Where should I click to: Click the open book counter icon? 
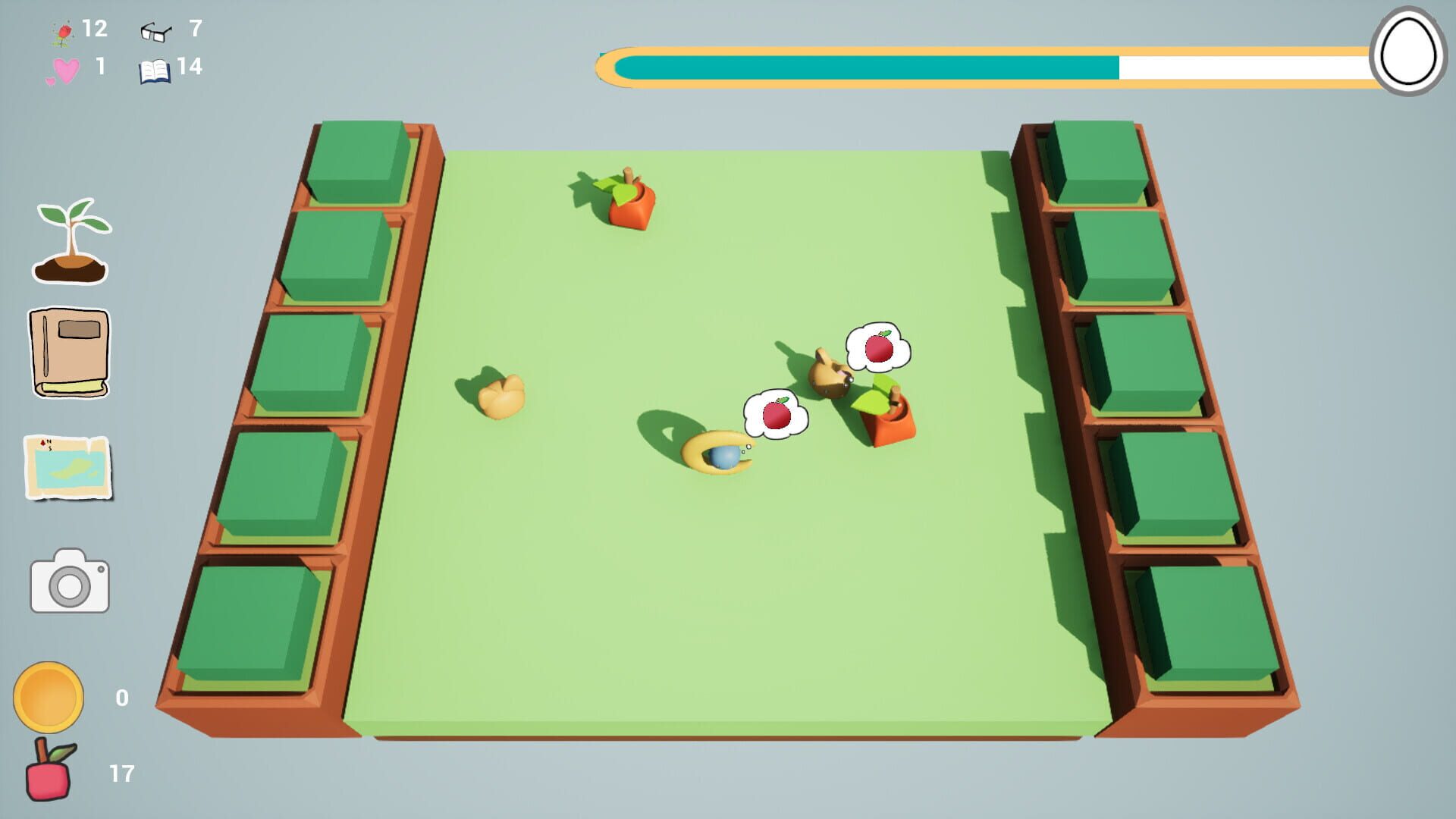(157, 70)
